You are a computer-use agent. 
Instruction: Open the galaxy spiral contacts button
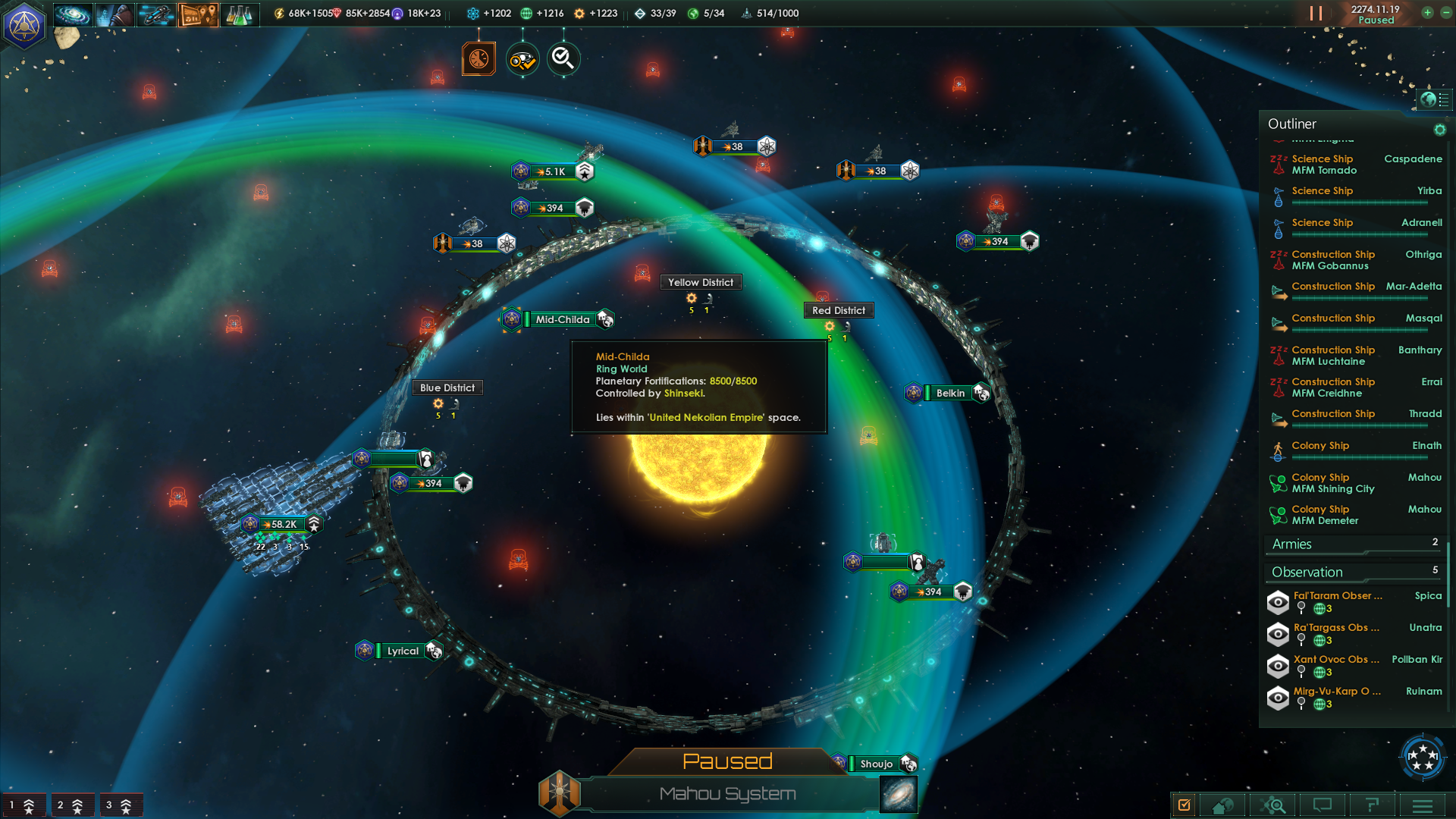tap(73, 14)
